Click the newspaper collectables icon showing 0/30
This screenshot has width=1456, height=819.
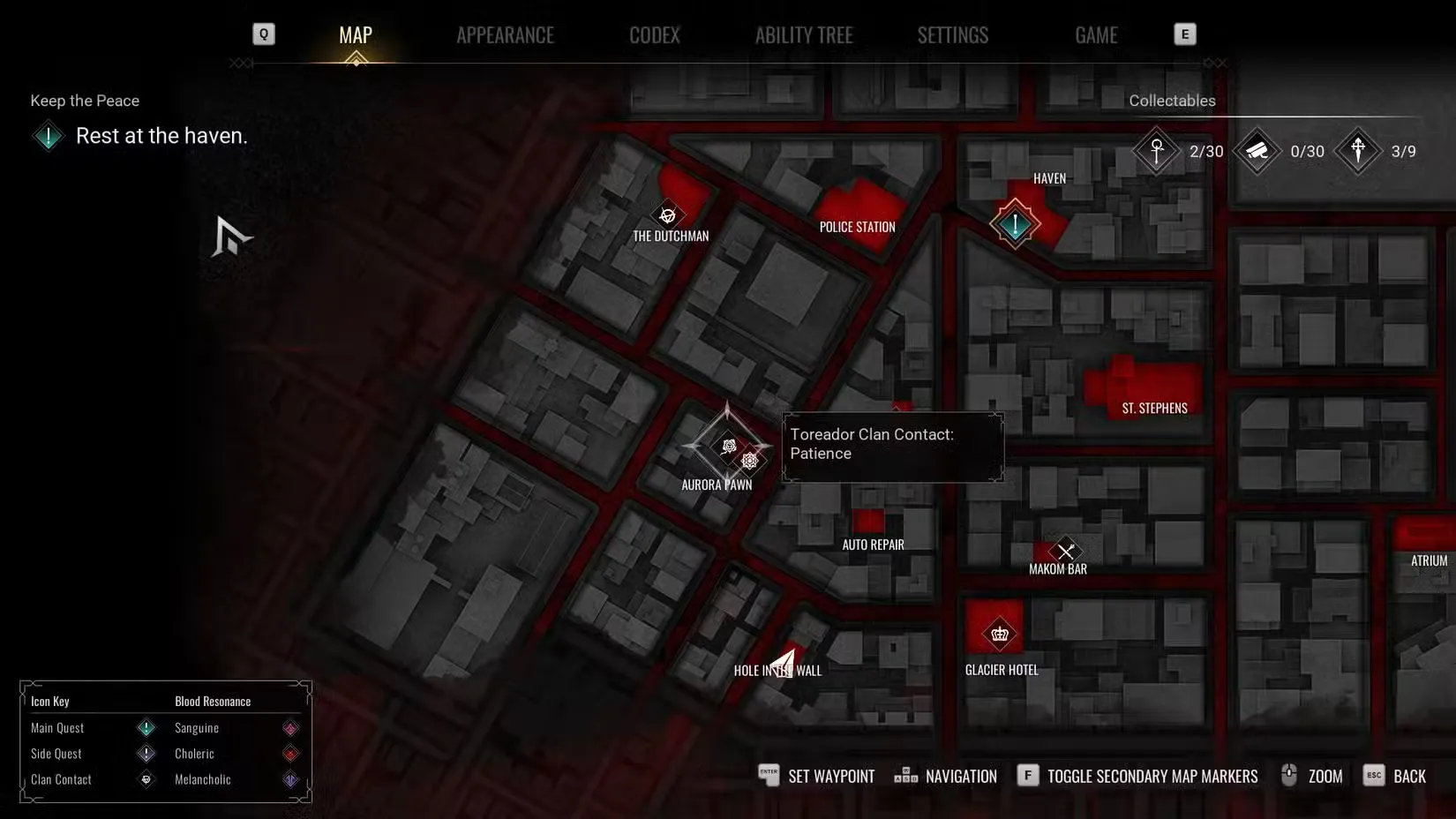1257,151
